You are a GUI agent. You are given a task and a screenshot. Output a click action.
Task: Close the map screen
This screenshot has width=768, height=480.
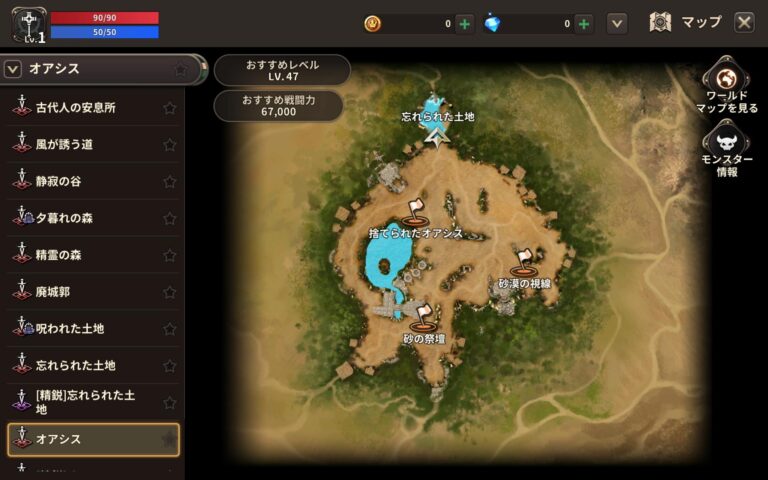744,22
